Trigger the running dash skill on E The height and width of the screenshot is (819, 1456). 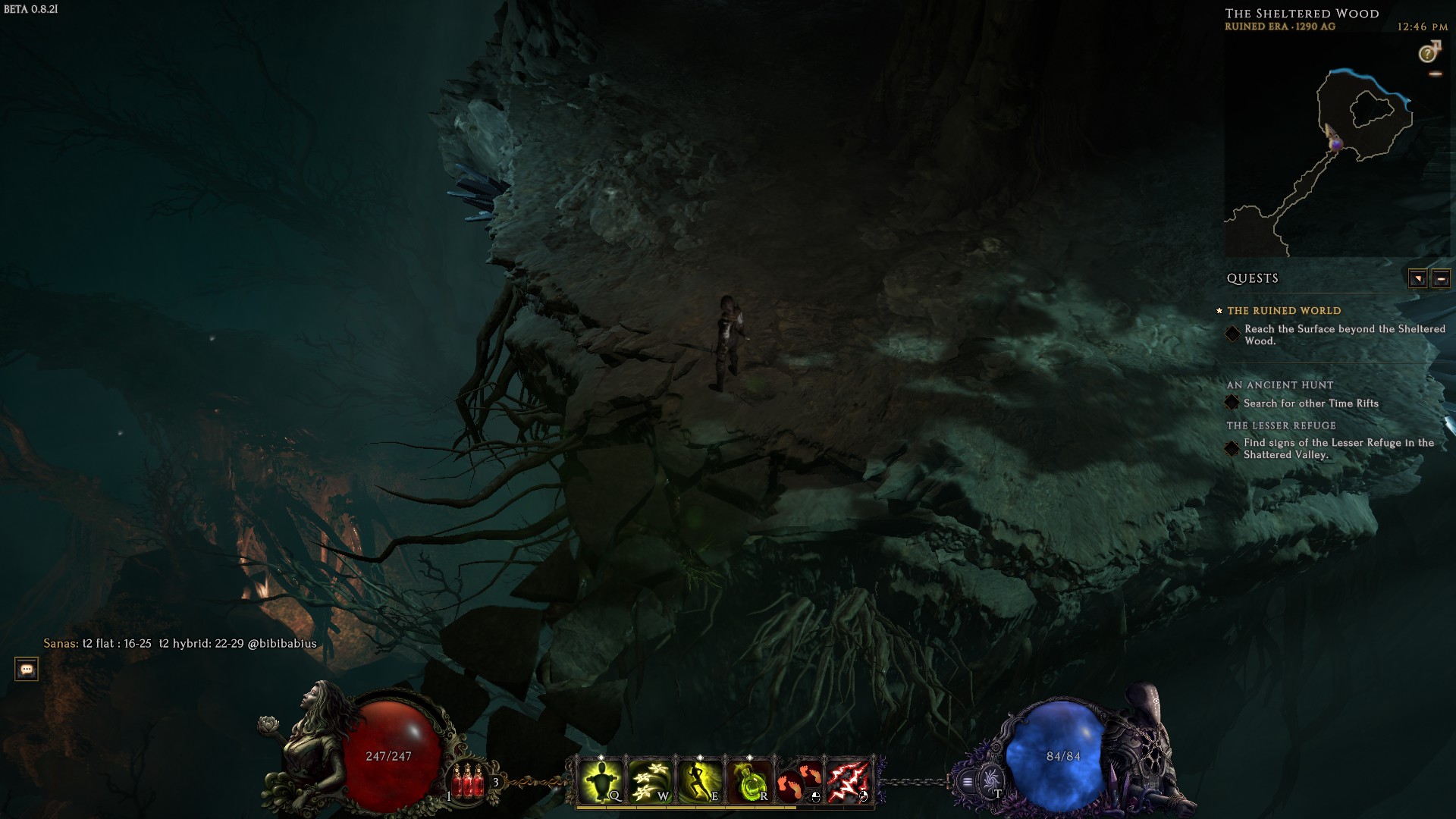[699, 780]
